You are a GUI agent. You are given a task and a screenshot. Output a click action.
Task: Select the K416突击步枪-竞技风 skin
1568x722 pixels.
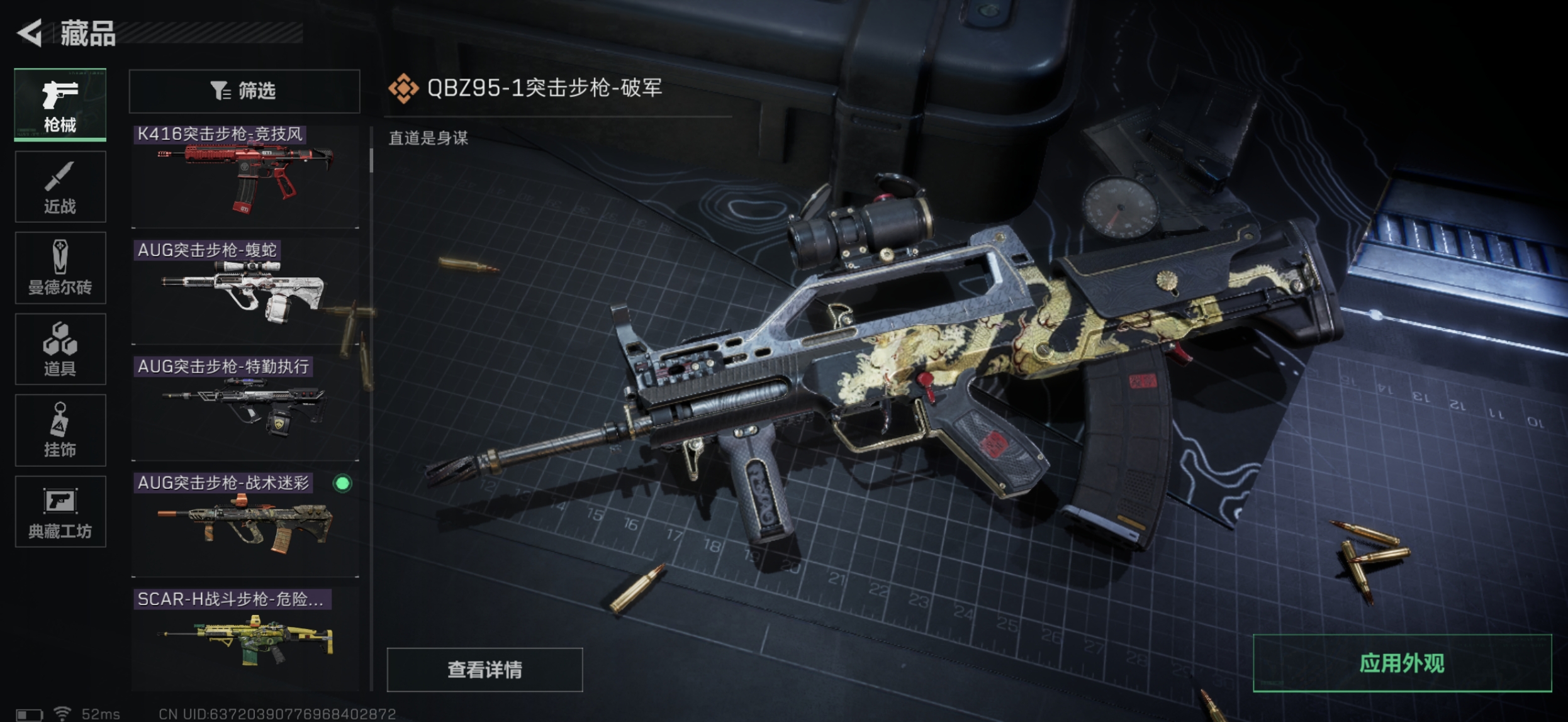(245, 176)
